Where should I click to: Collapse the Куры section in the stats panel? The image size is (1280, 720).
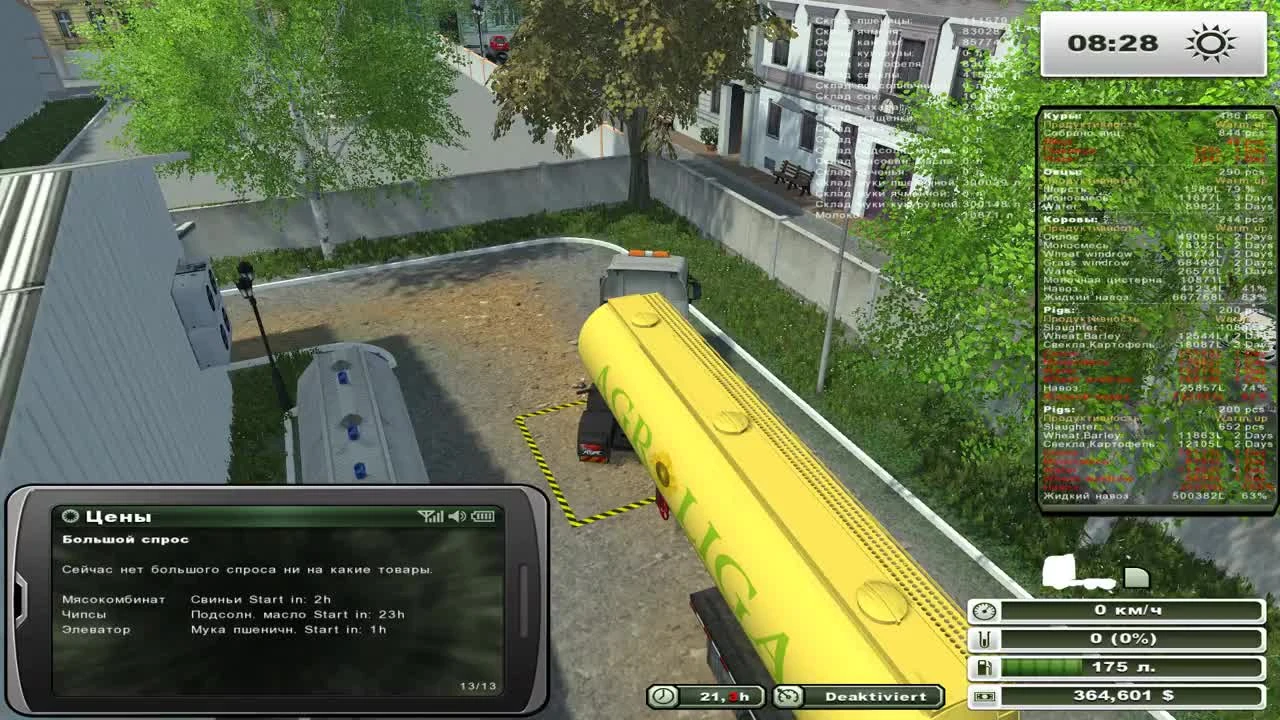(1060, 116)
